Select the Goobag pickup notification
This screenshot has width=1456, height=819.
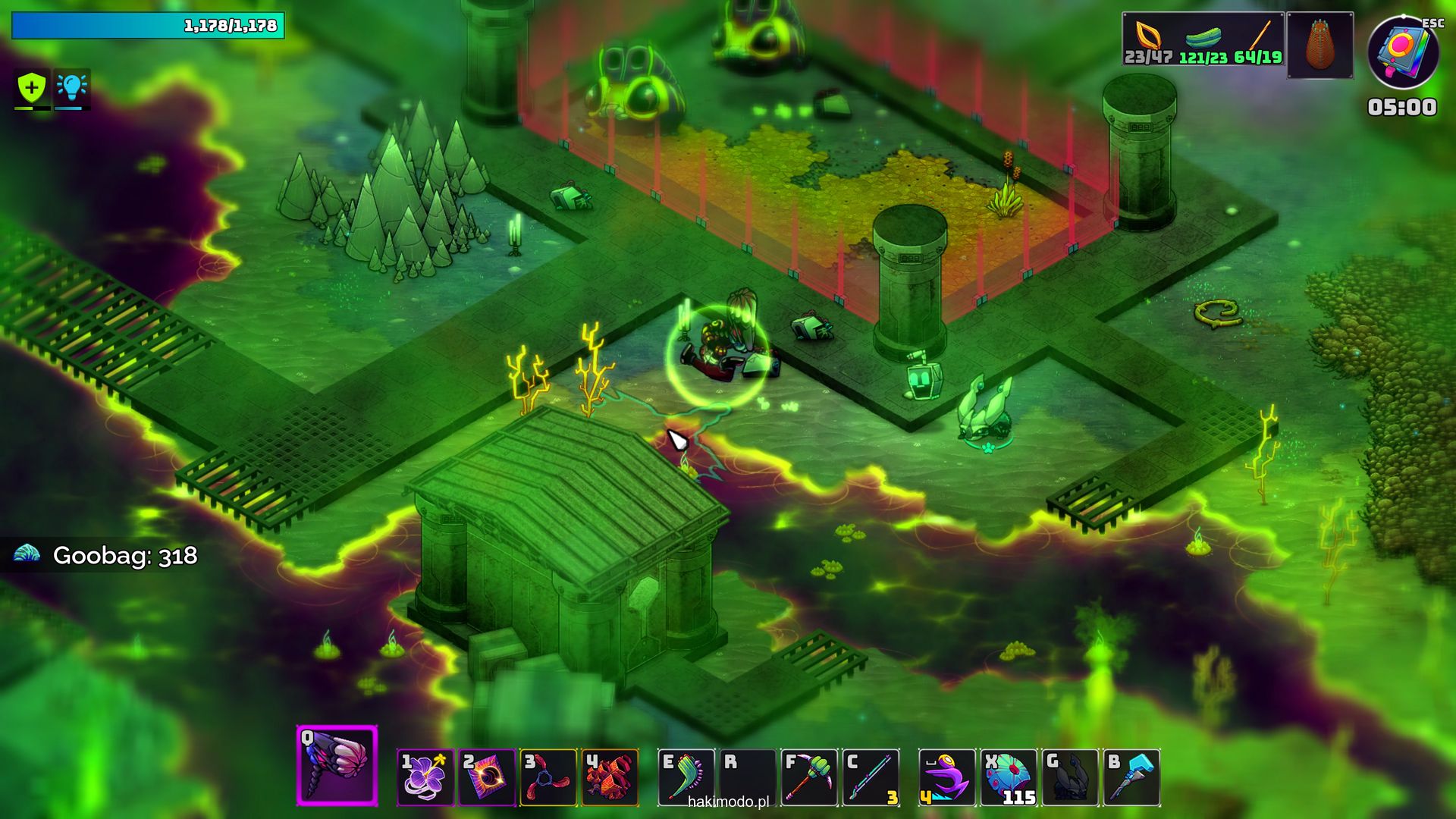pos(106,555)
